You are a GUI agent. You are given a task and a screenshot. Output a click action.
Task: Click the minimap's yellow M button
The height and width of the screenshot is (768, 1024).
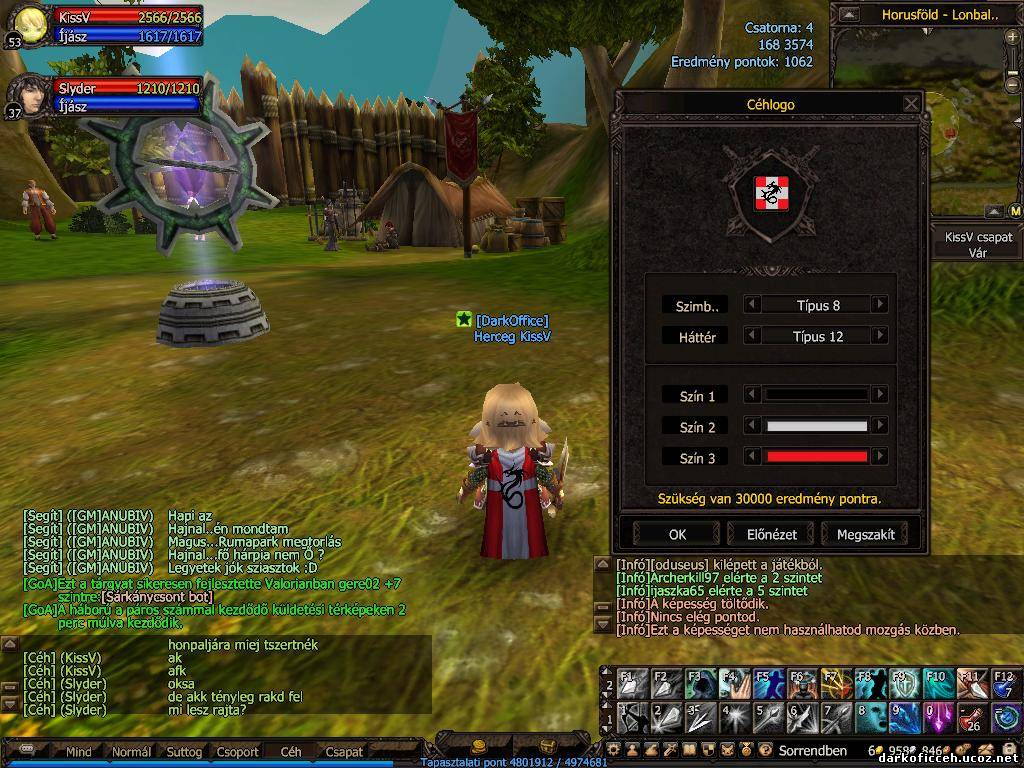[x=1015, y=212]
